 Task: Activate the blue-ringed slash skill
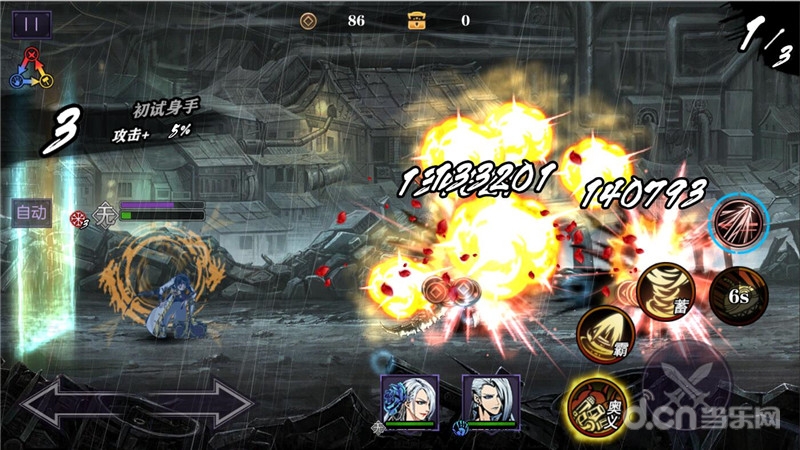pos(738,221)
